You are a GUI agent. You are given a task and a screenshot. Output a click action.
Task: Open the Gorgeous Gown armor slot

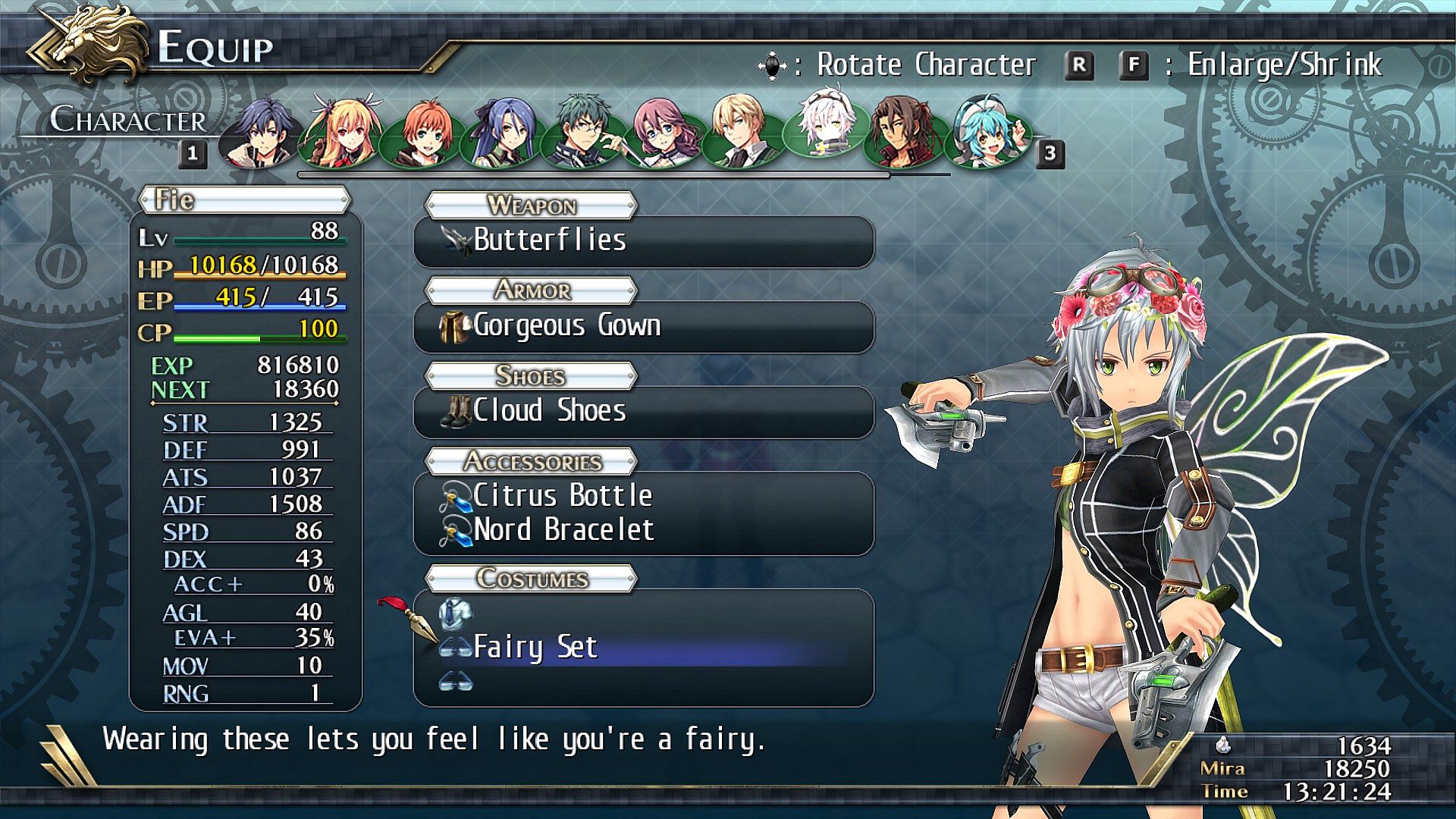click(644, 327)
